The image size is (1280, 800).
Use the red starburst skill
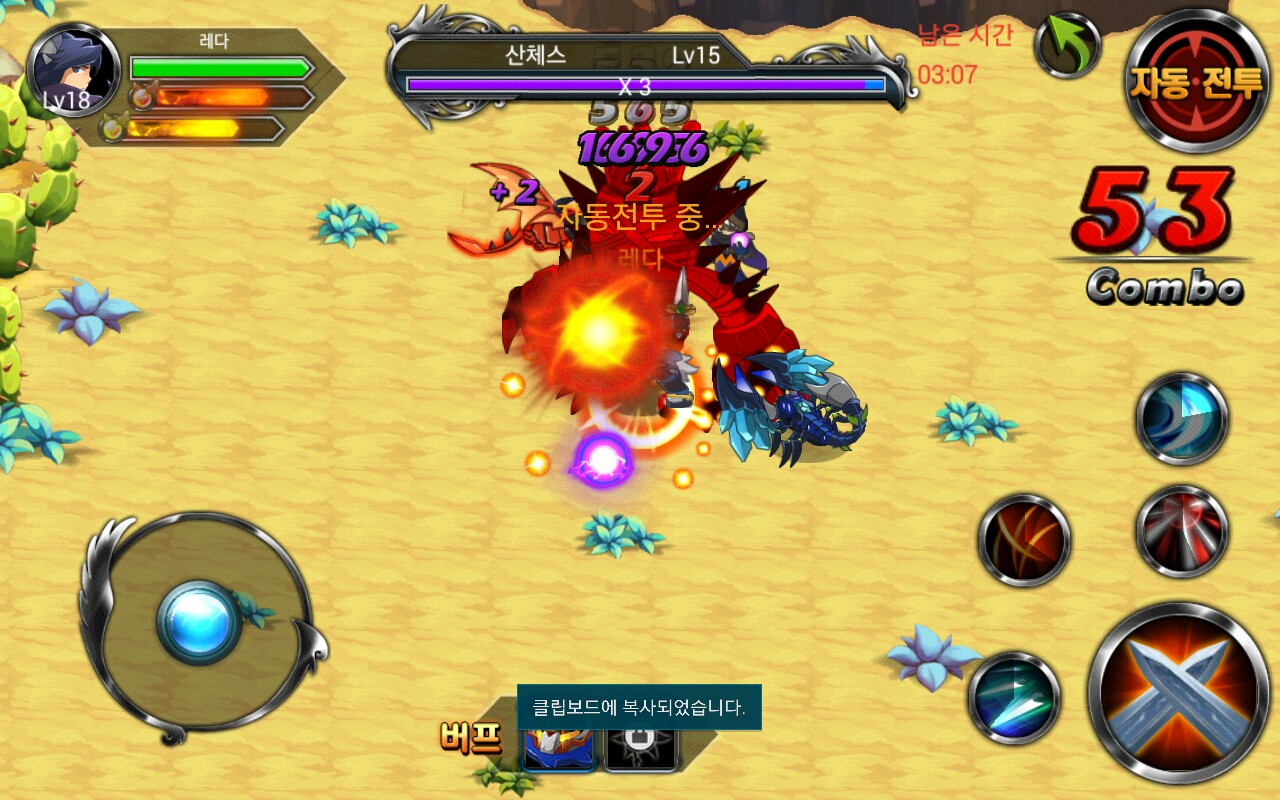[1181, 531]
